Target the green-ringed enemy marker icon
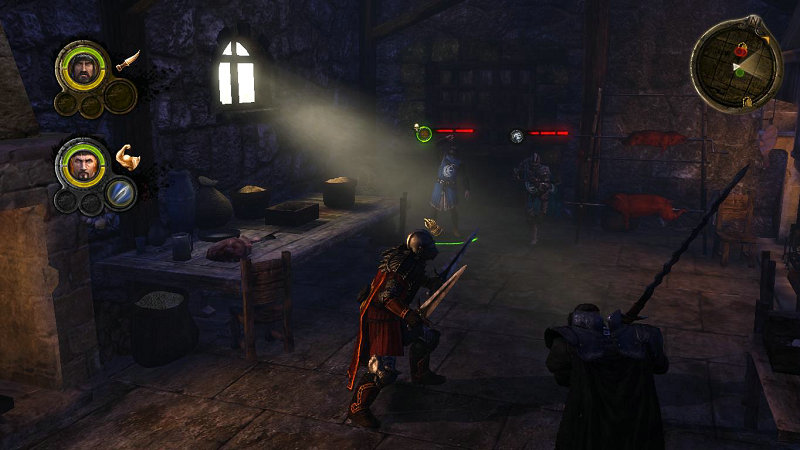Viewport: 800px width, 450px height. coord(423,132)
